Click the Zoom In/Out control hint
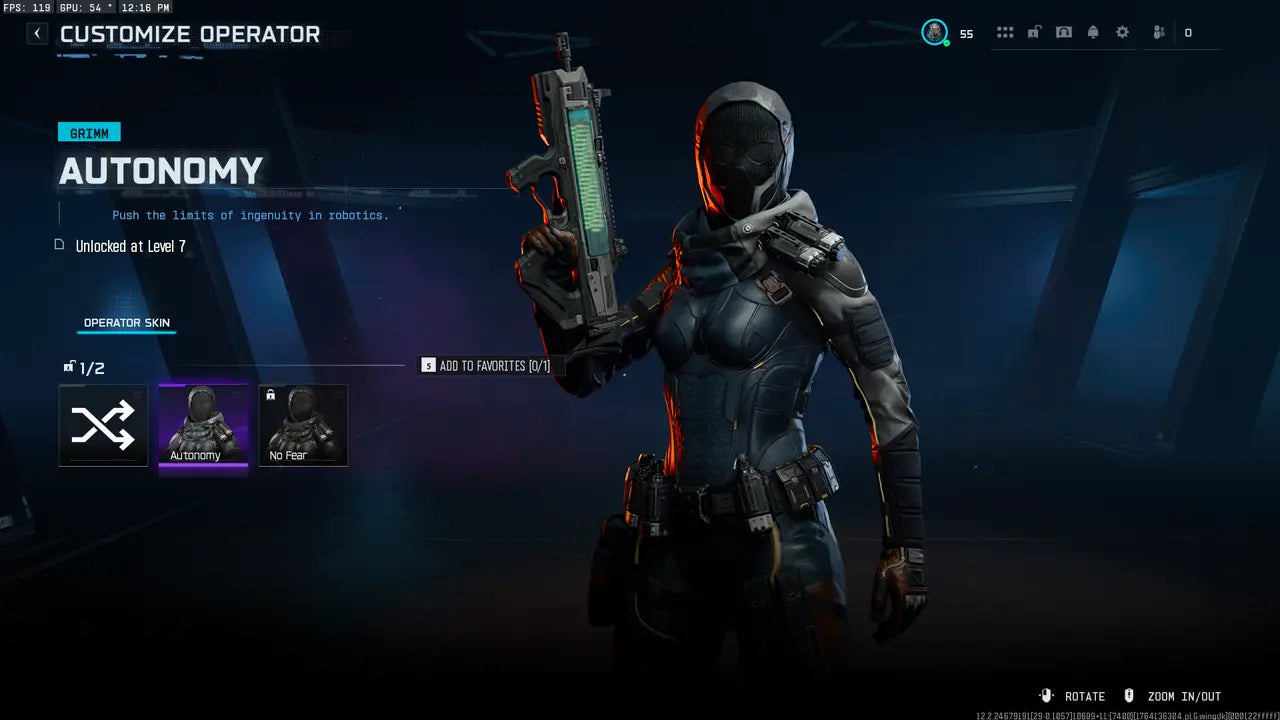This screenshot has height=720, width=1280. [1185, 696]
